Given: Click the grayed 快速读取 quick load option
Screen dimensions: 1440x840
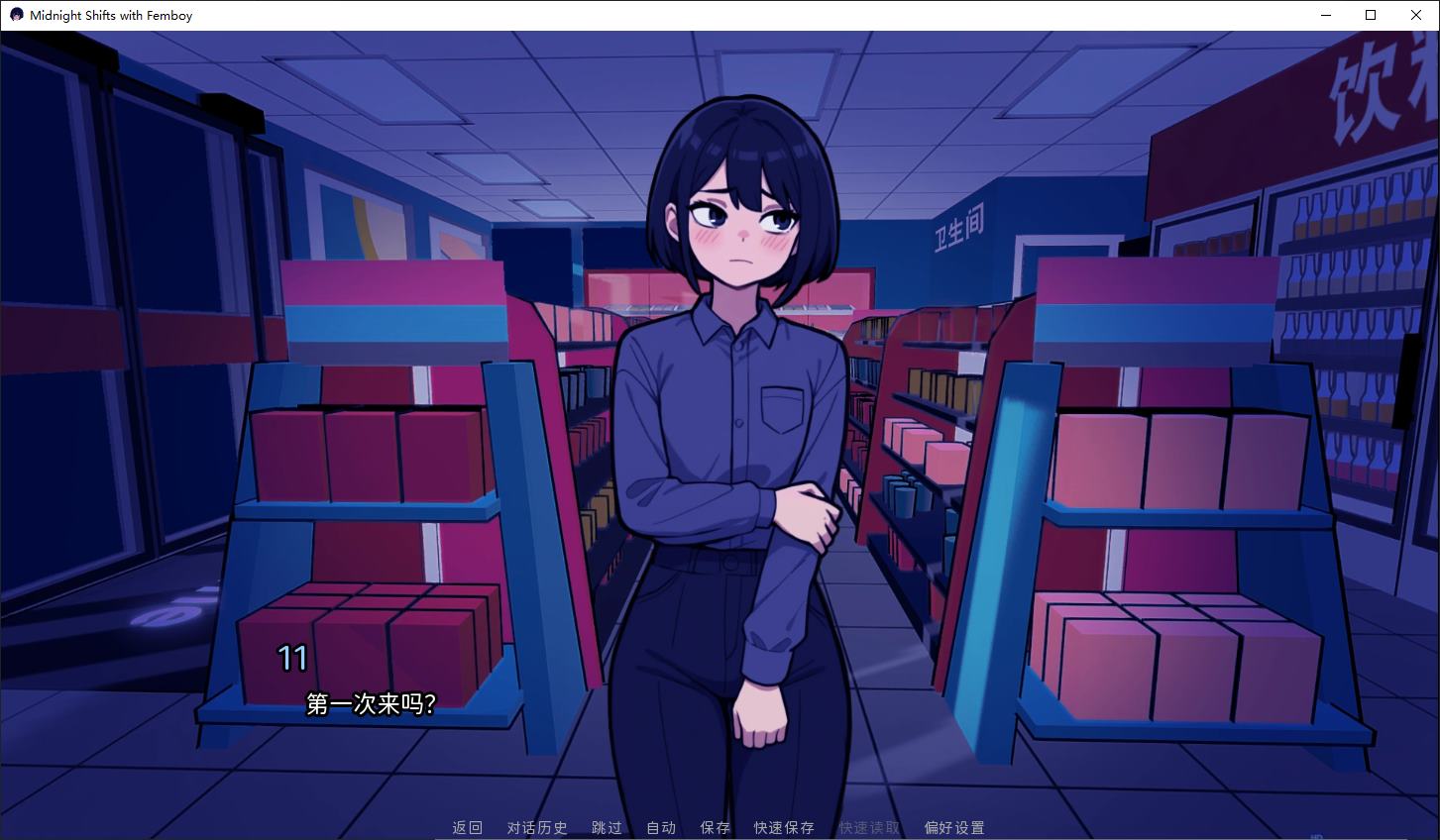Looking at the screenshot, I should [867, 827].
